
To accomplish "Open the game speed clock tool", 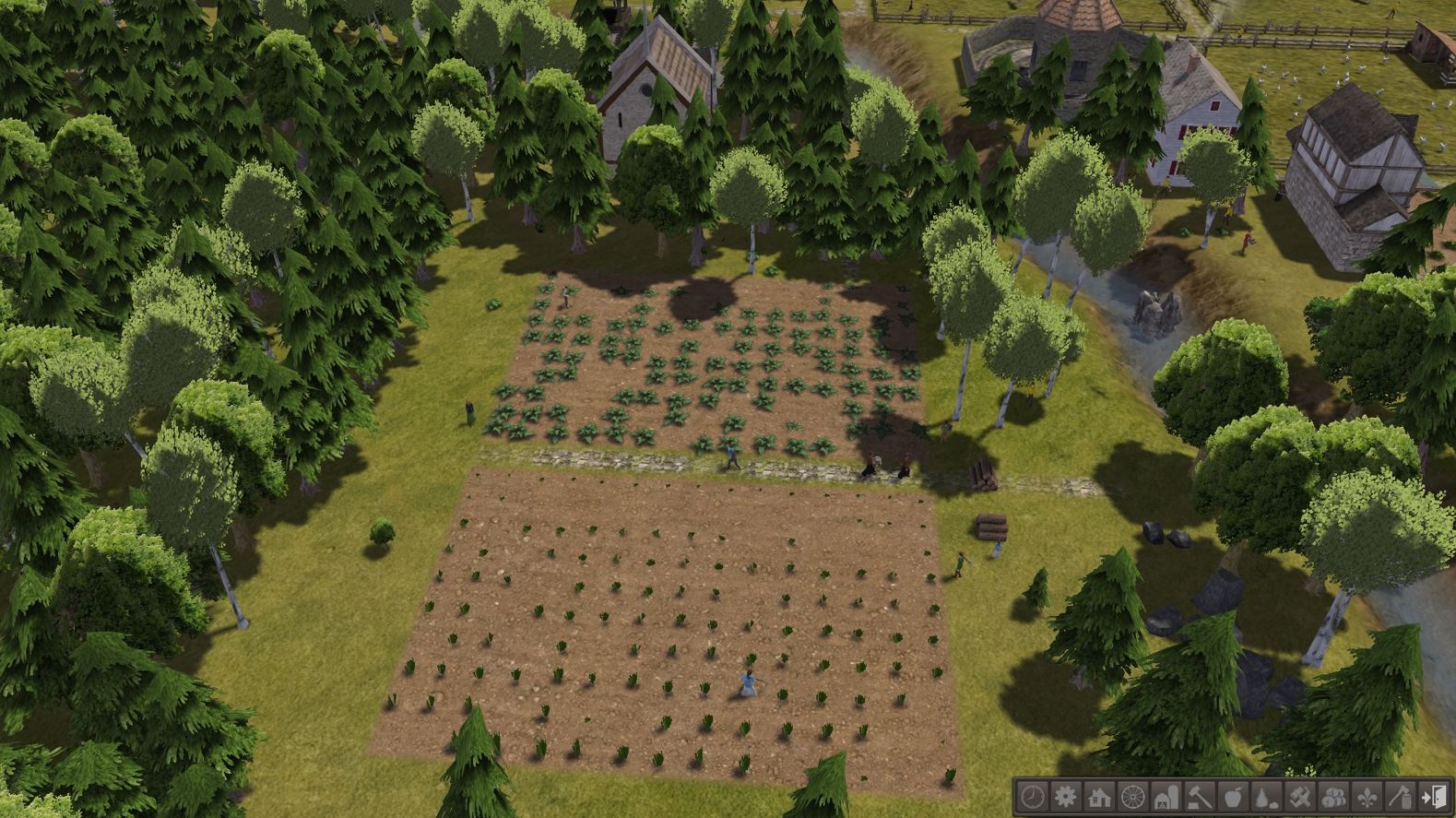I will pos(1031,799).
